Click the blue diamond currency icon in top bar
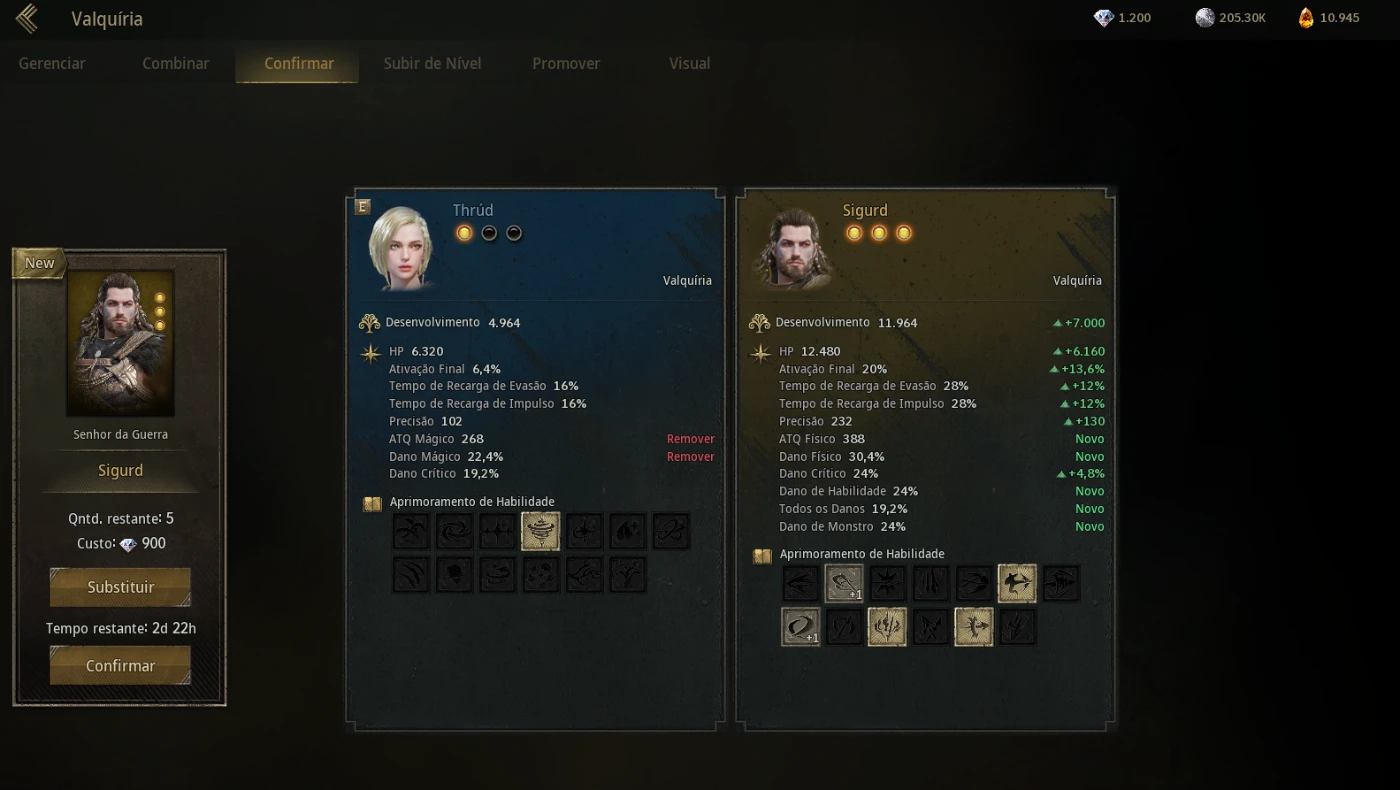This screenshot has height=790, width=1400. point(1105,17)
